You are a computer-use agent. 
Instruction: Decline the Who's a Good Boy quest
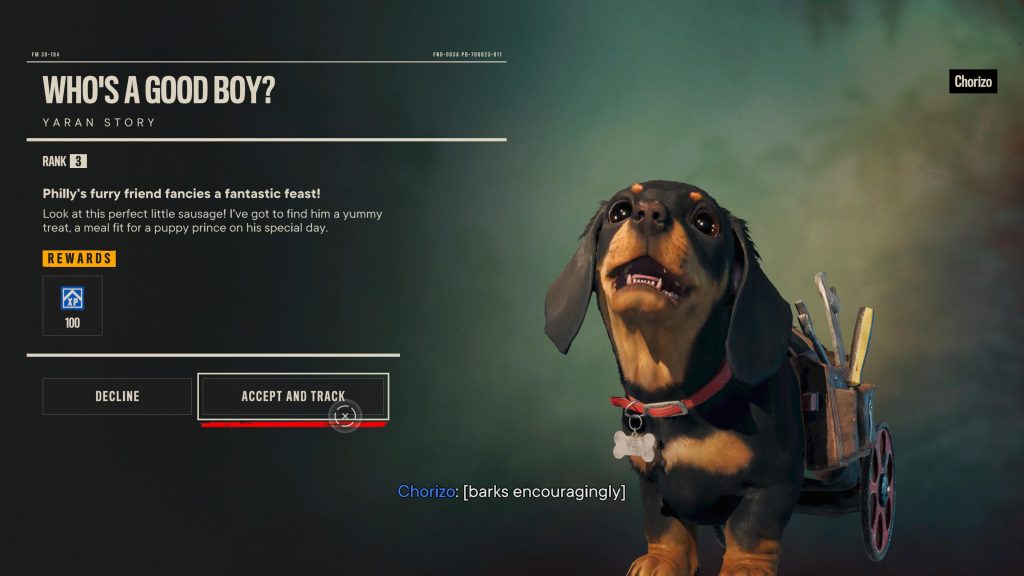pyautogui.click(x=117, y=396)
